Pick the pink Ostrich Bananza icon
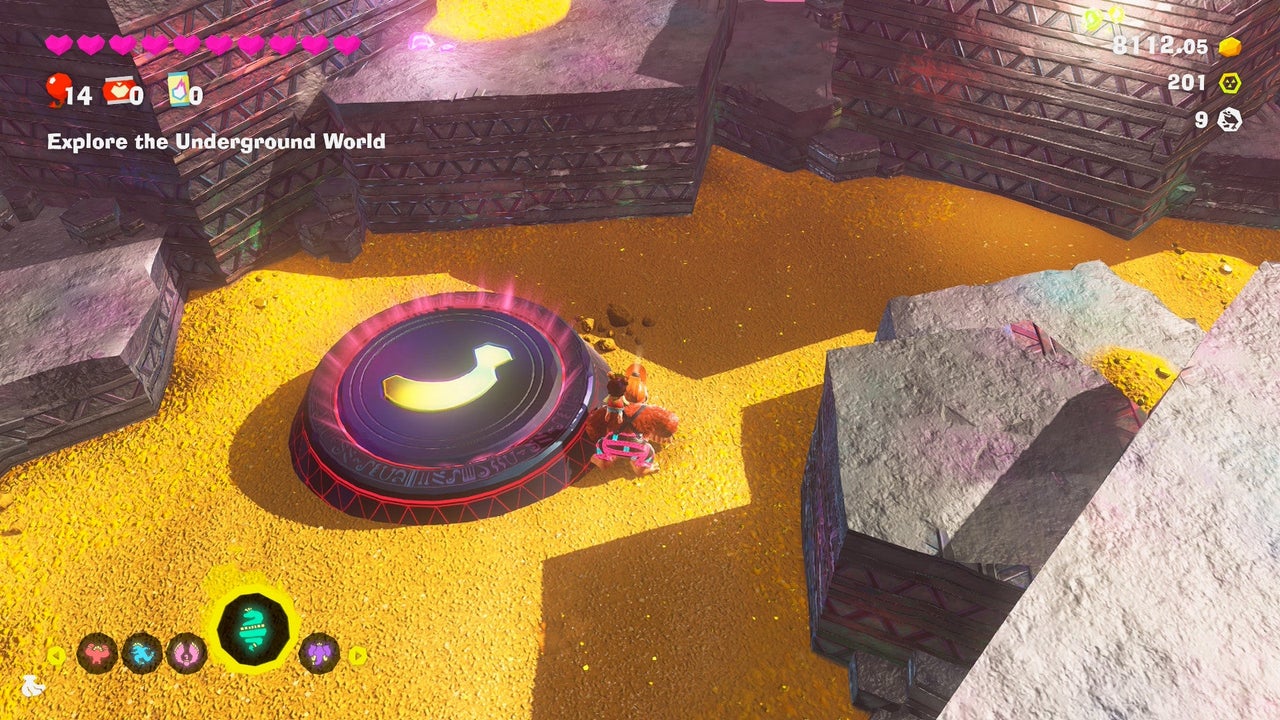Screen dimensions: 1280x720 pyautogui.click(x=187, y=654)
